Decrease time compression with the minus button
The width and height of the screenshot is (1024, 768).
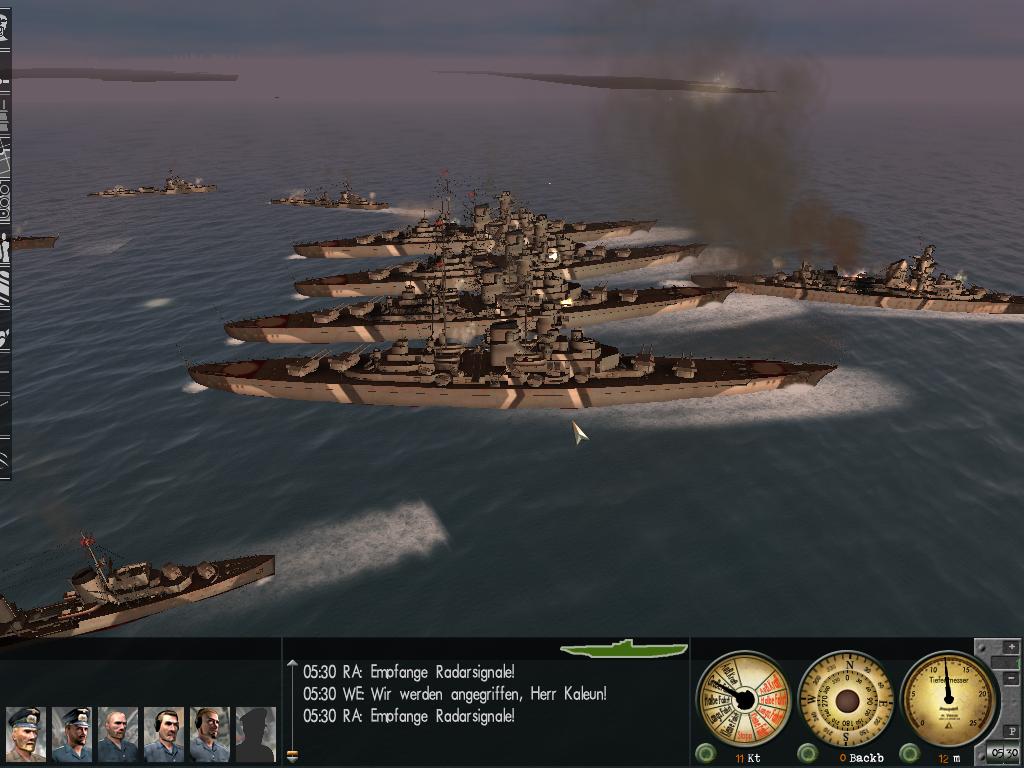pos(1012,679)
